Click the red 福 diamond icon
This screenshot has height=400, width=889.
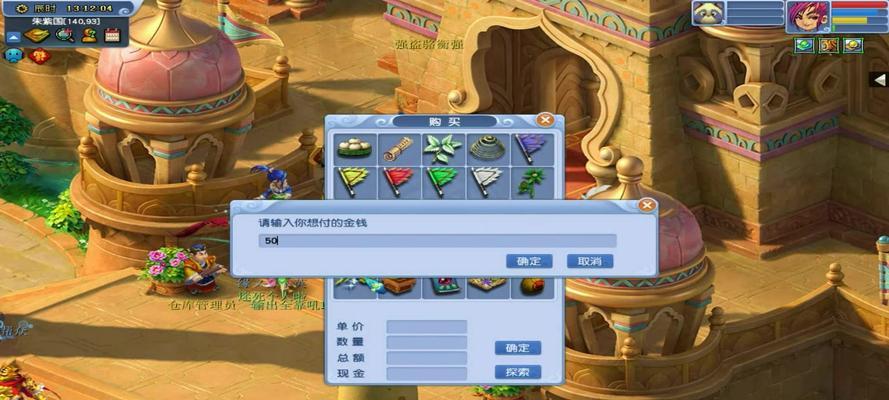(x=41, y=57)
